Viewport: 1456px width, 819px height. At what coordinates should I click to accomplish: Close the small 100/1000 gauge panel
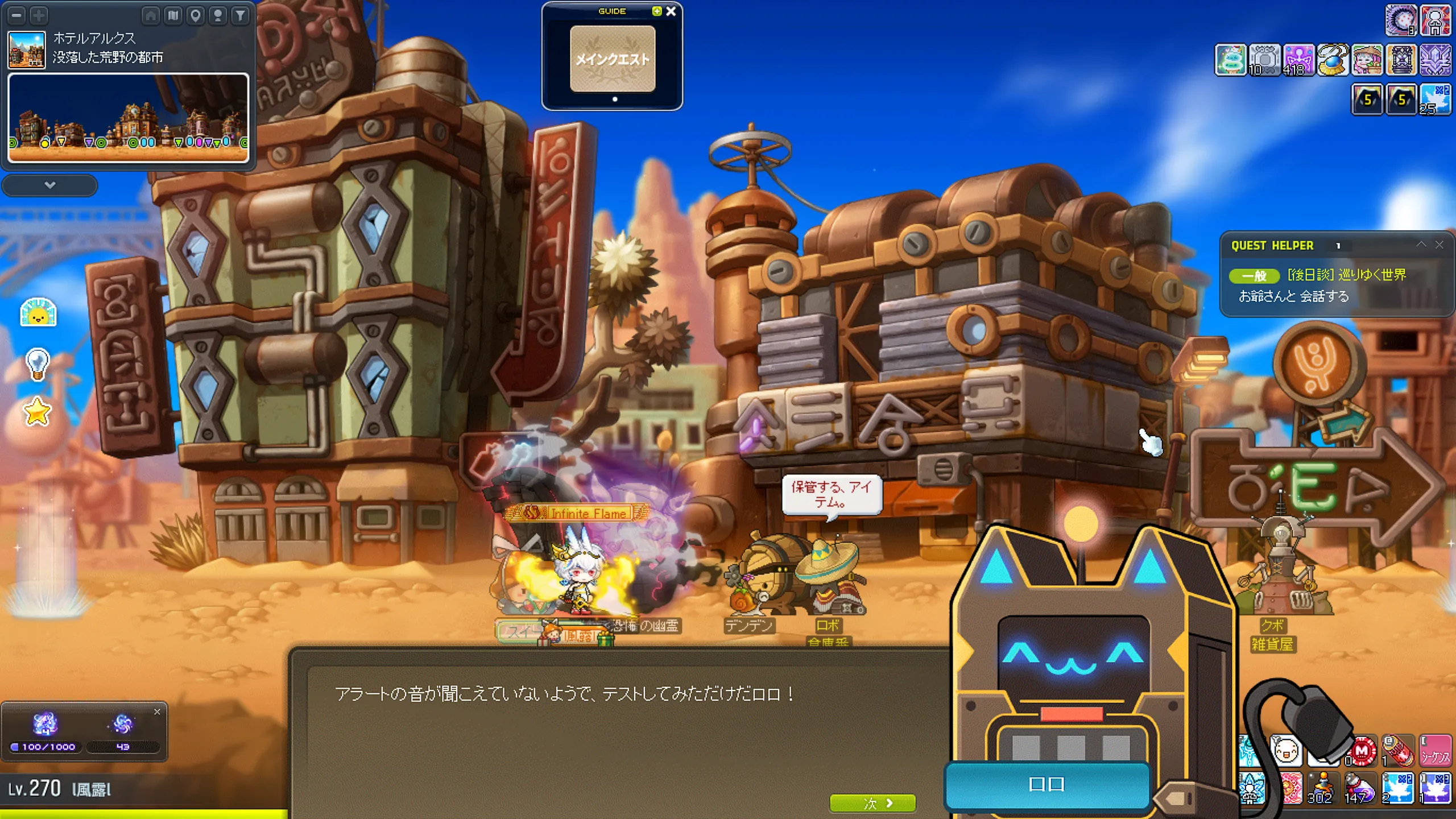(157, 712)
